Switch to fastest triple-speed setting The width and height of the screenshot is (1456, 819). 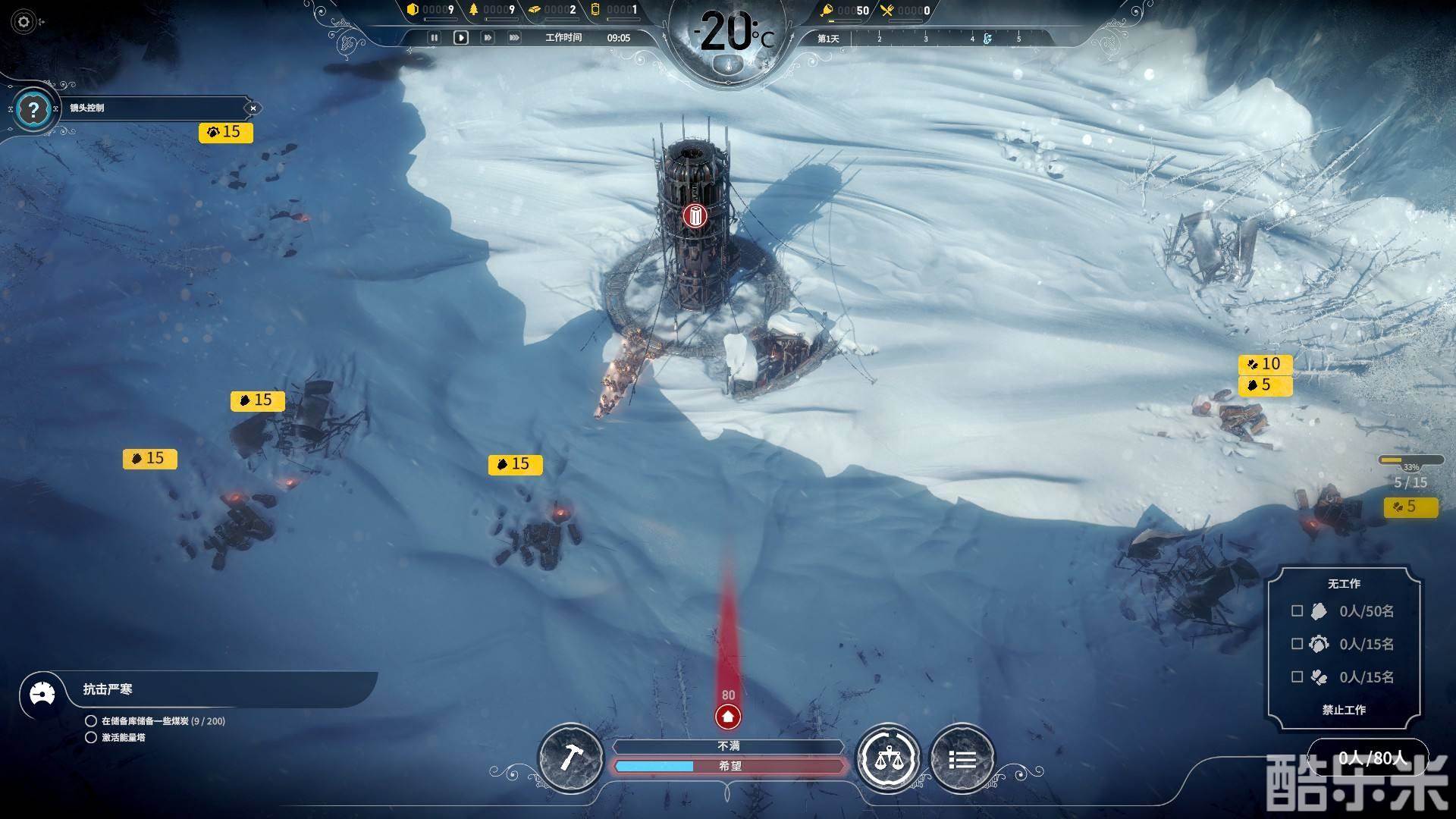tap(514, 37)
